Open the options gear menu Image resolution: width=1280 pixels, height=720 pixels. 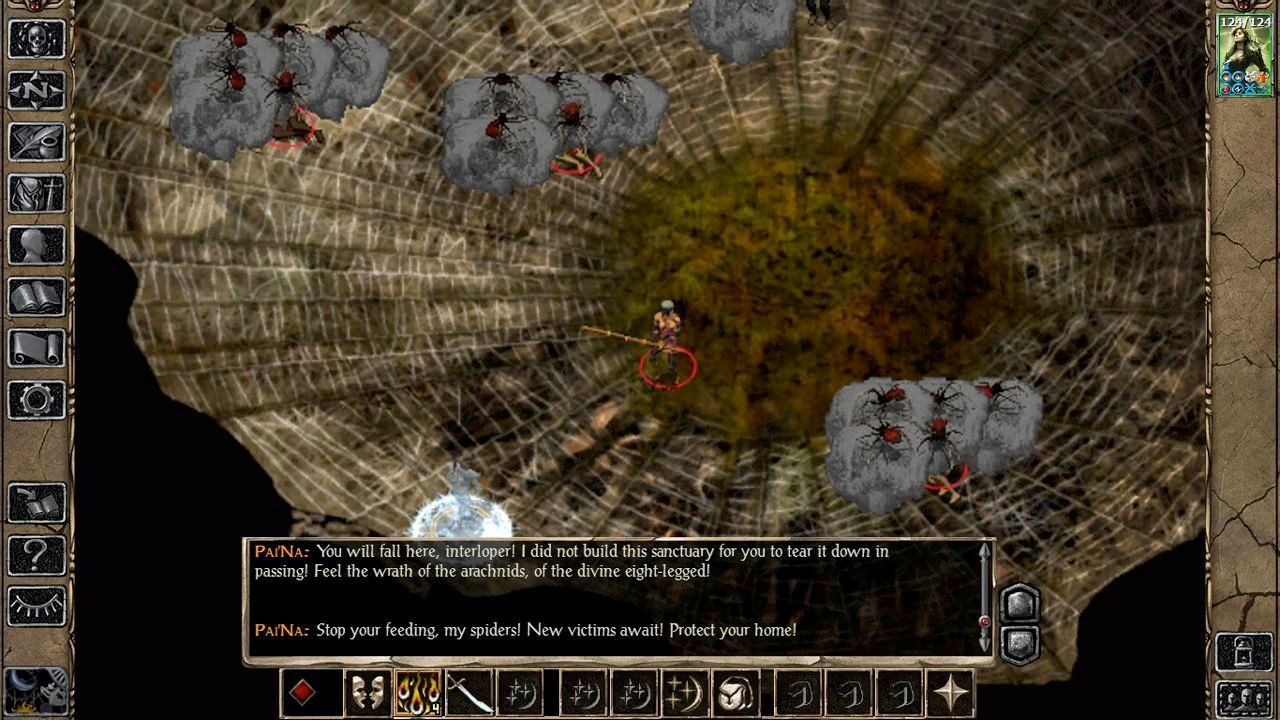[x=37, y=400]
